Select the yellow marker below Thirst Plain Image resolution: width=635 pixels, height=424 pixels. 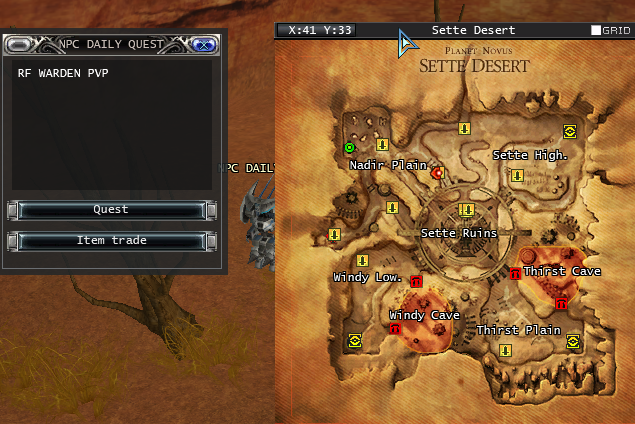[506, 350]
